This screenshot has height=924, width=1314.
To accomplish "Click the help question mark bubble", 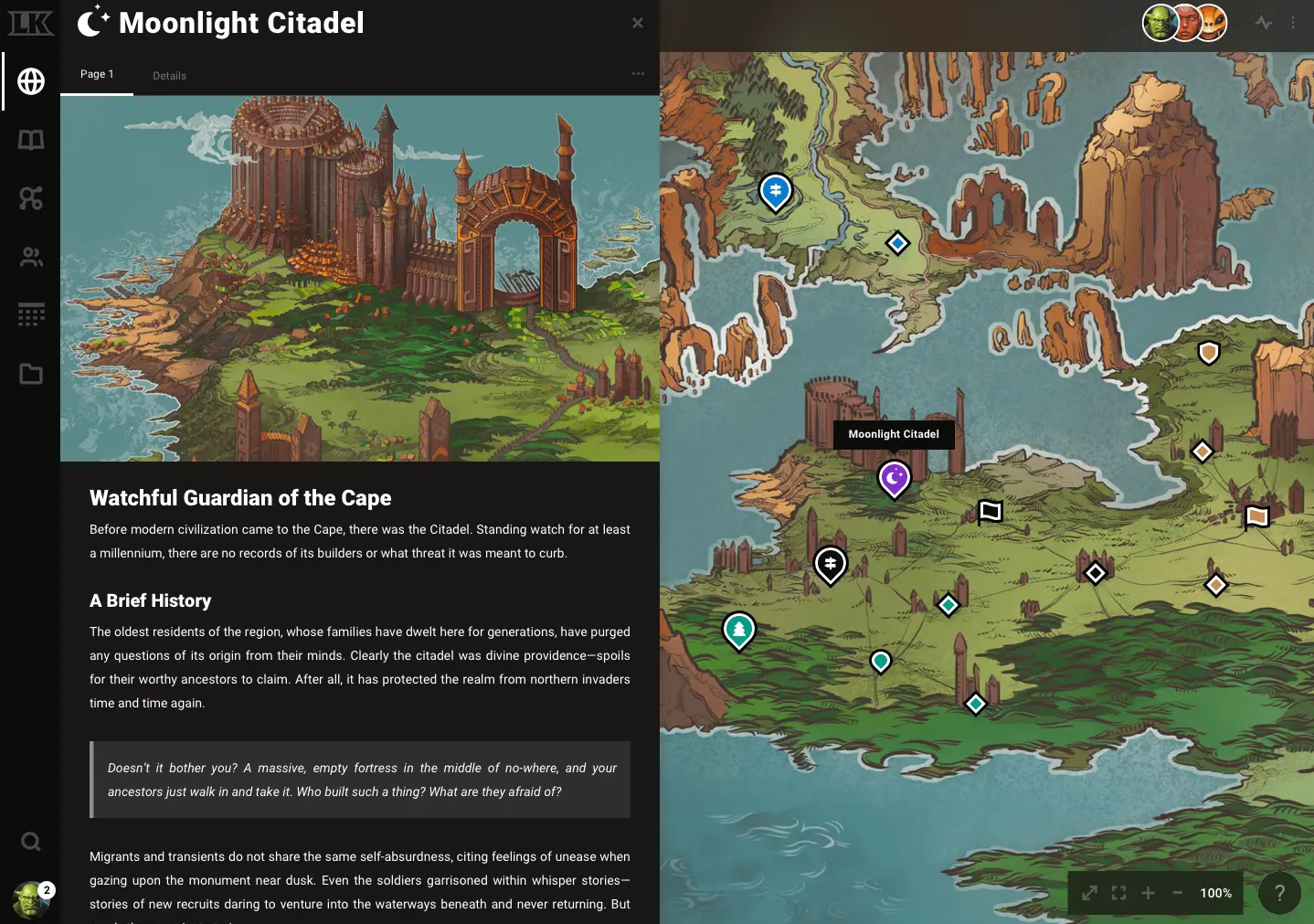I will [1279, 893].
